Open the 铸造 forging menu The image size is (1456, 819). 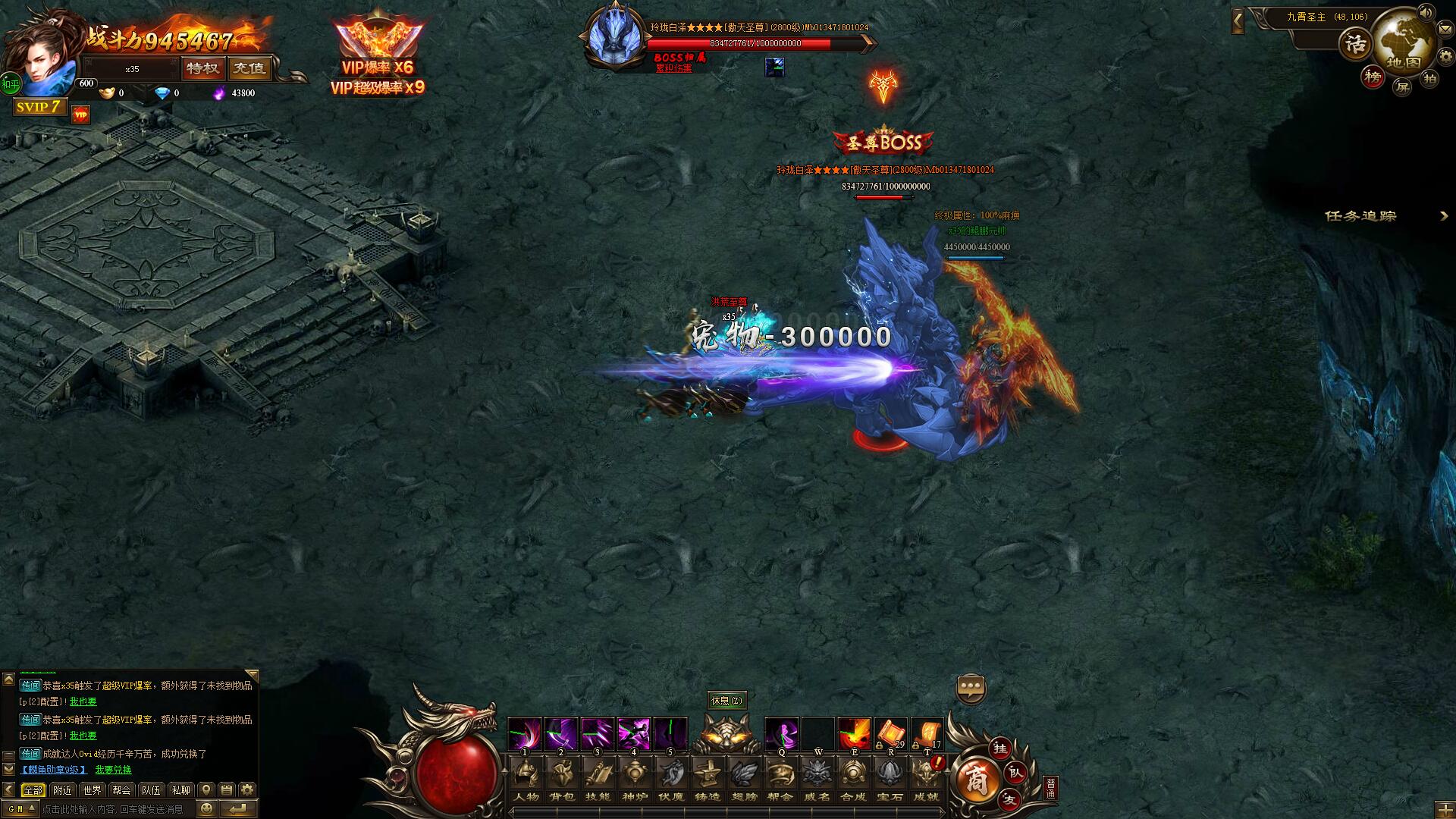click(x=708, y=778)
